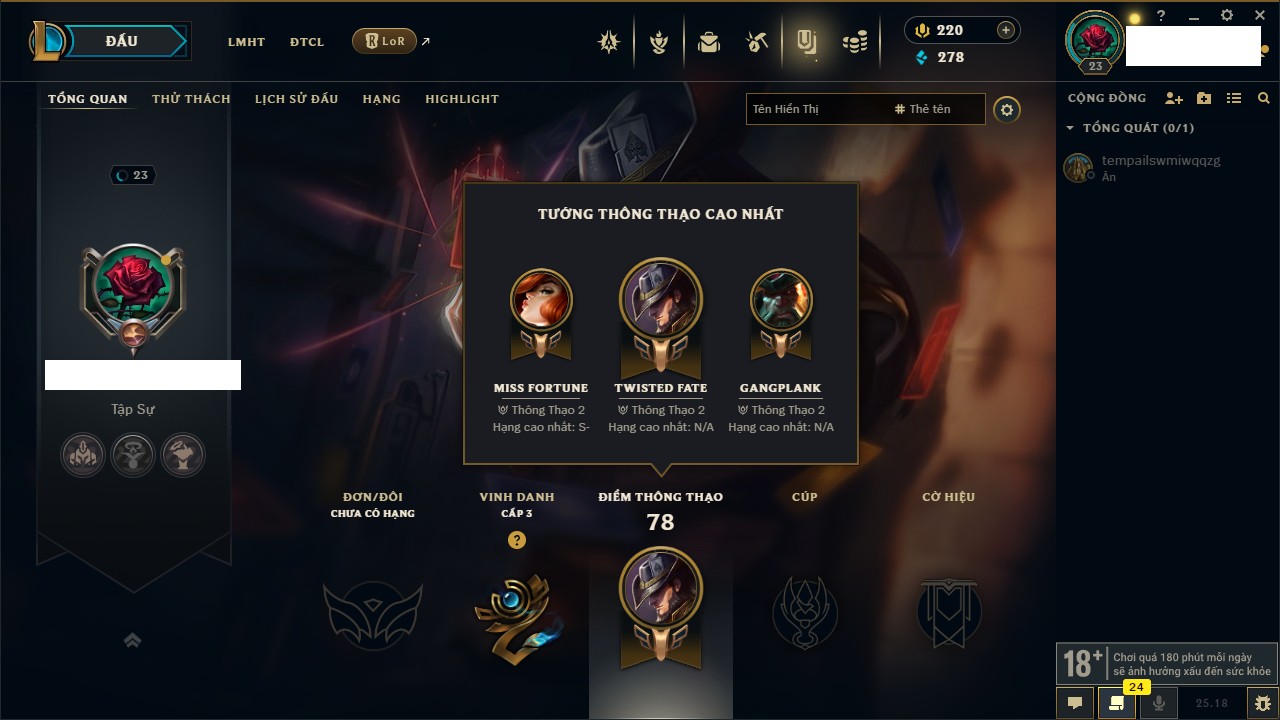The height and width of the screenshot is (720, 1280).
Task: Open profile settings gear beside search box
Action: 1007,110
